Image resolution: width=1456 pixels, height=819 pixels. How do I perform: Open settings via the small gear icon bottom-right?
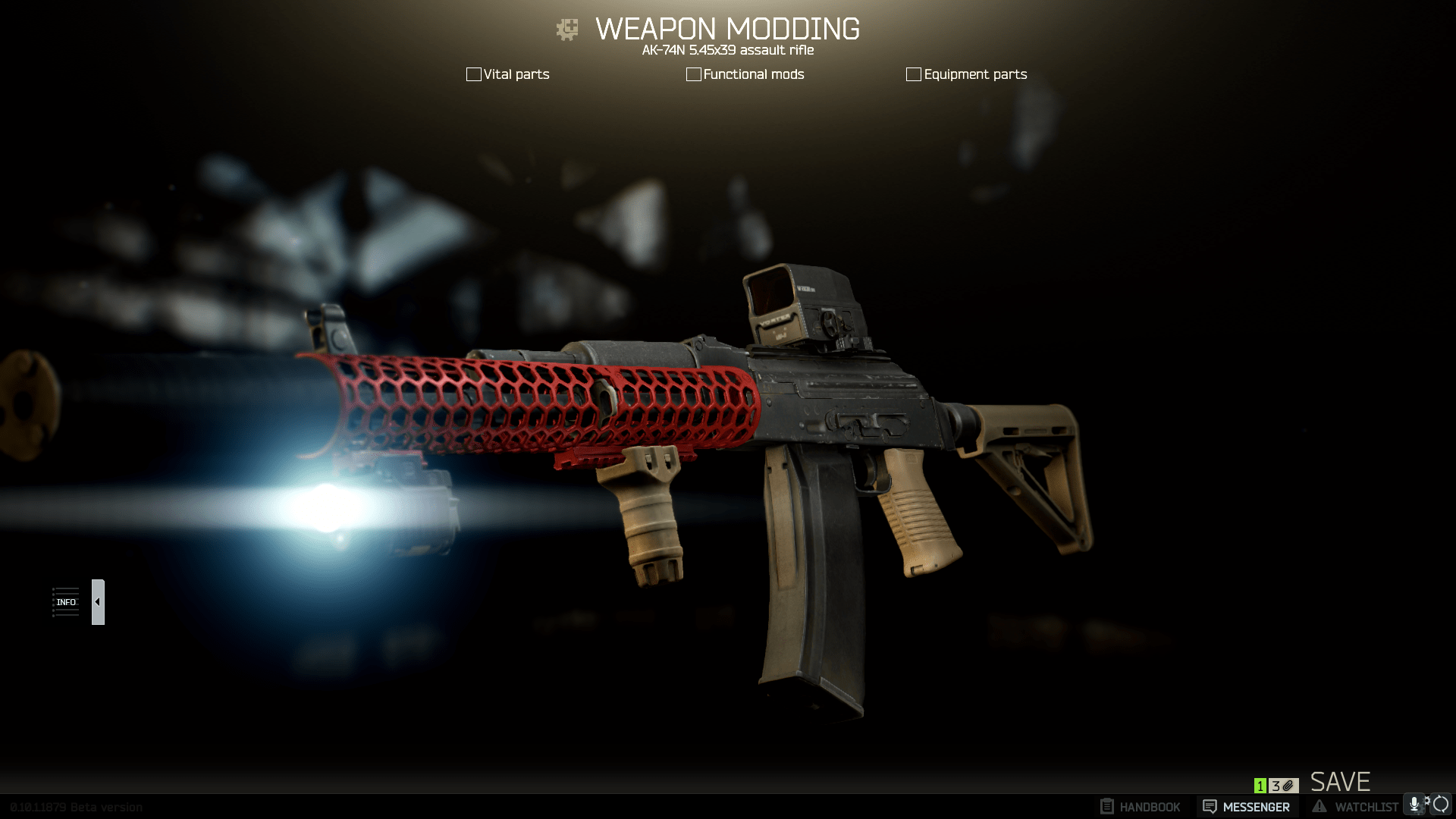(1428, 802)
